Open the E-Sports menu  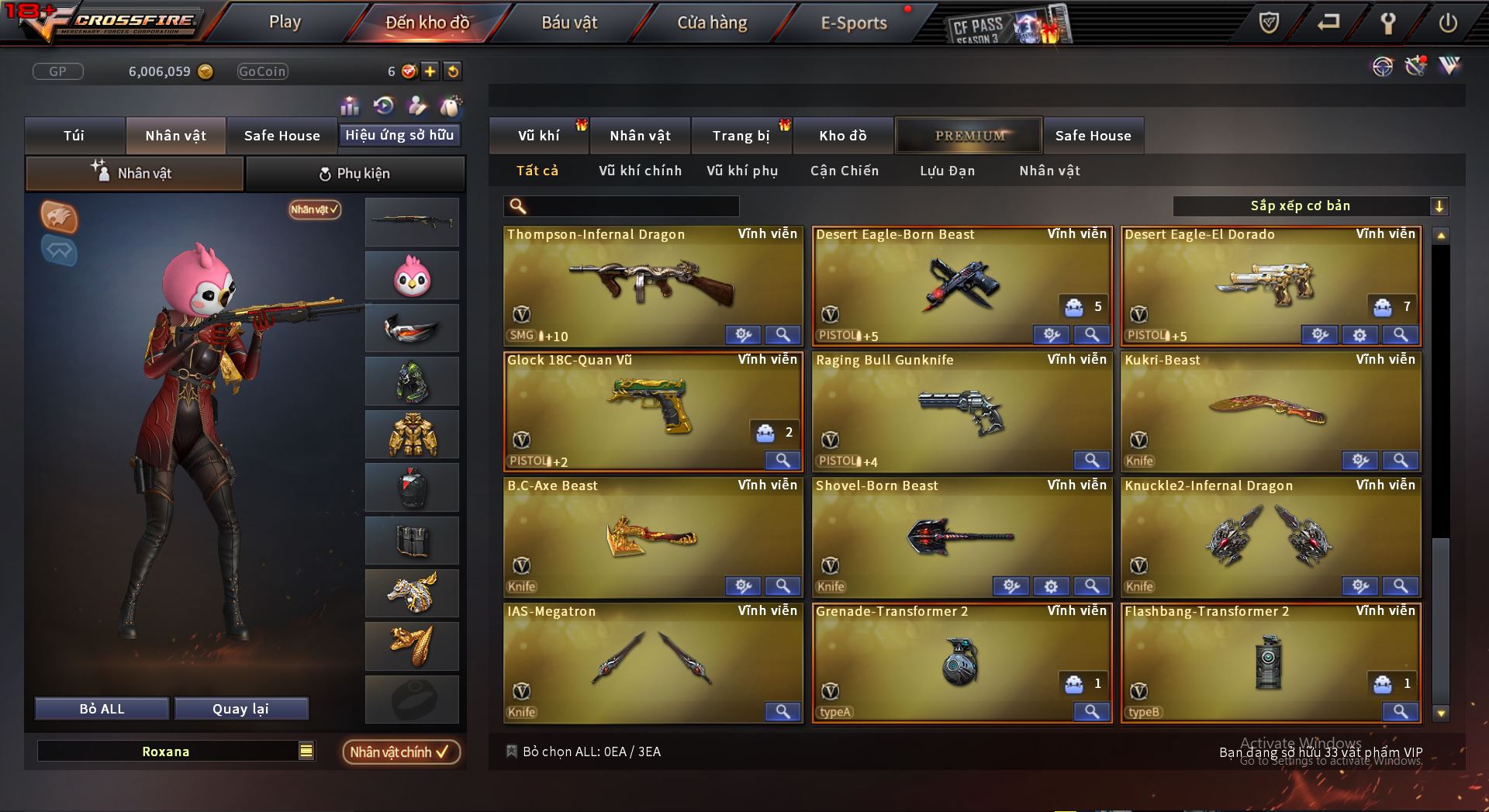pos(853,23)
